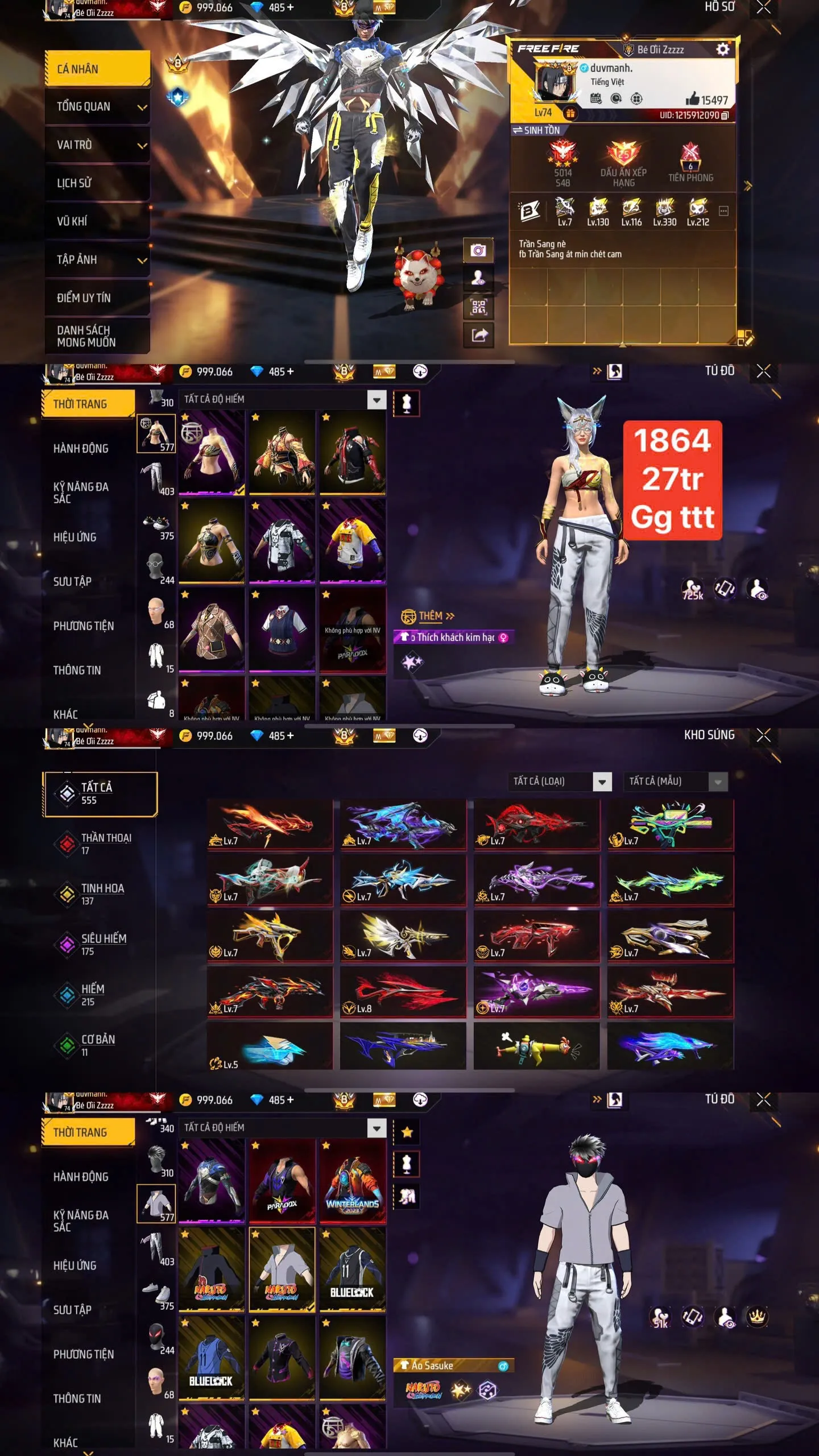The width and height of the screenshot is (819, 1456).
Task: Open the QR code icon under the camera button
Action: [x=479, y=306]
